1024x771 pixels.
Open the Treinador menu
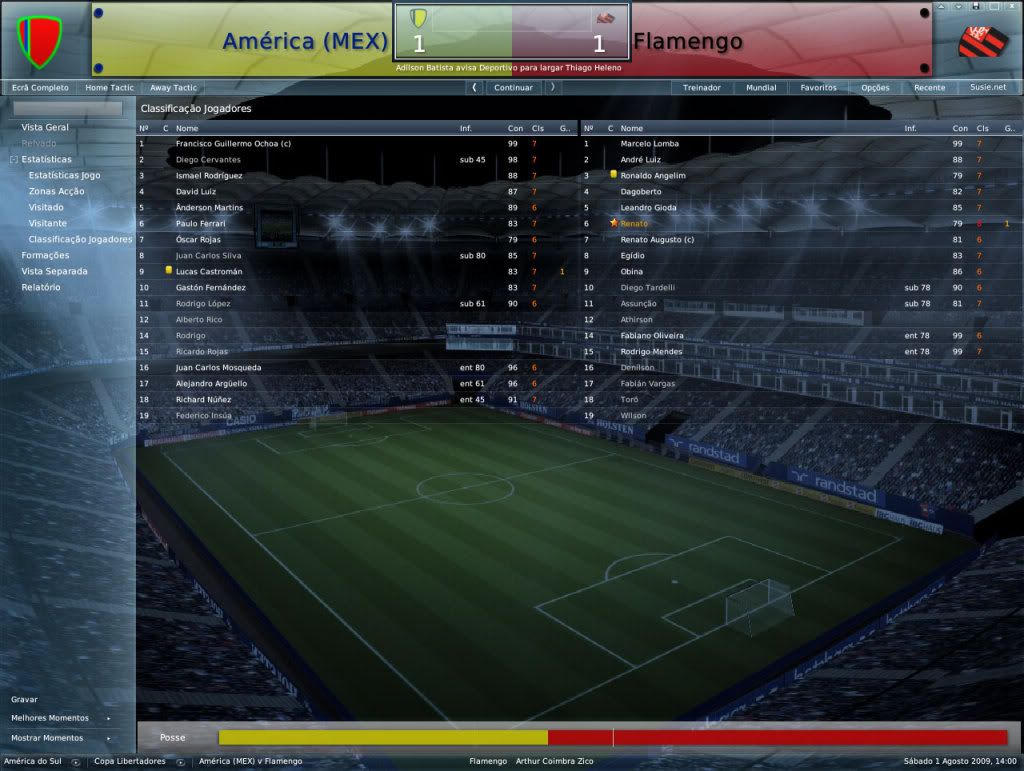[702, 88]
